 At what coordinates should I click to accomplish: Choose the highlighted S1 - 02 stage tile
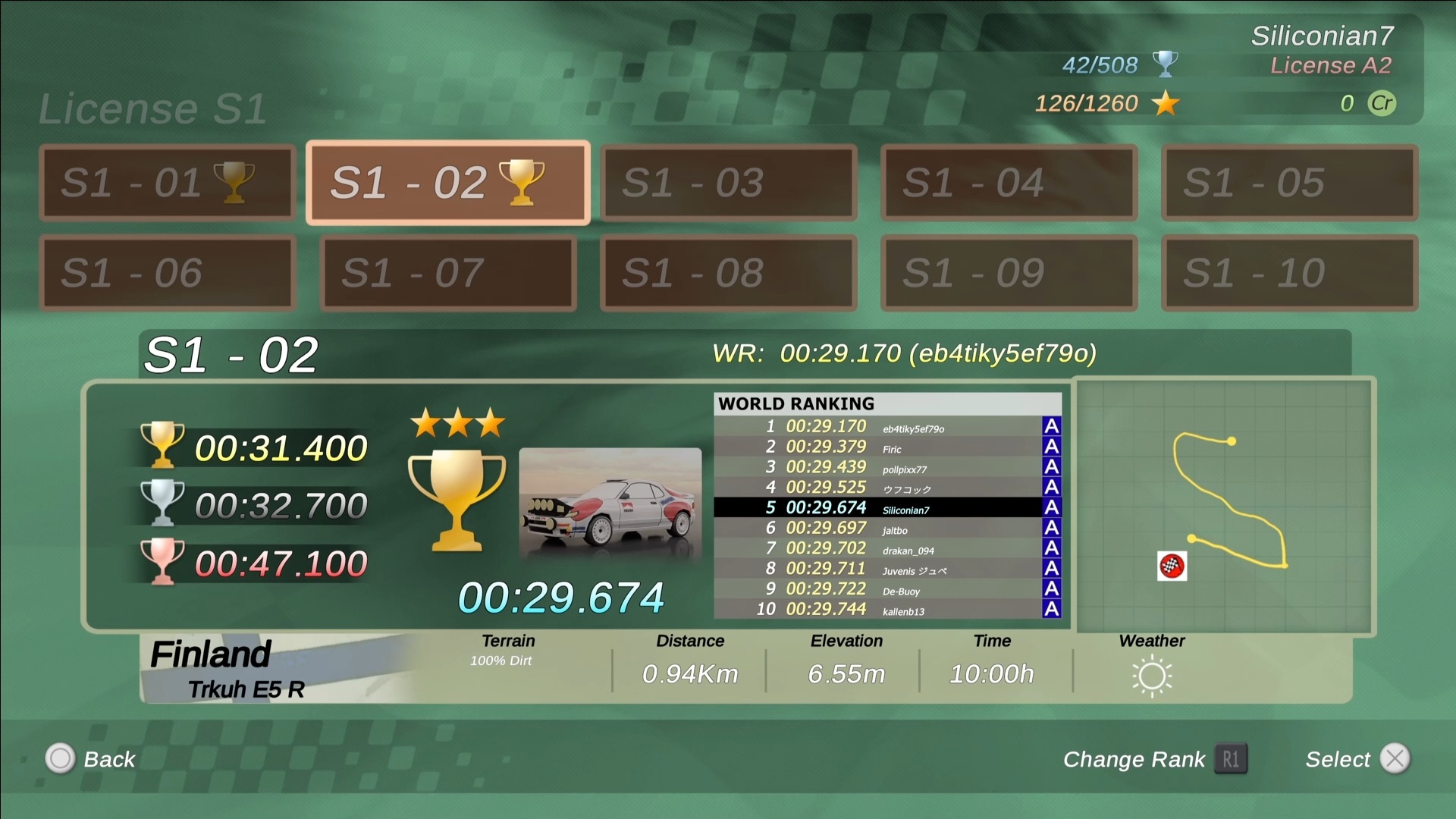(x=447, y=183)
